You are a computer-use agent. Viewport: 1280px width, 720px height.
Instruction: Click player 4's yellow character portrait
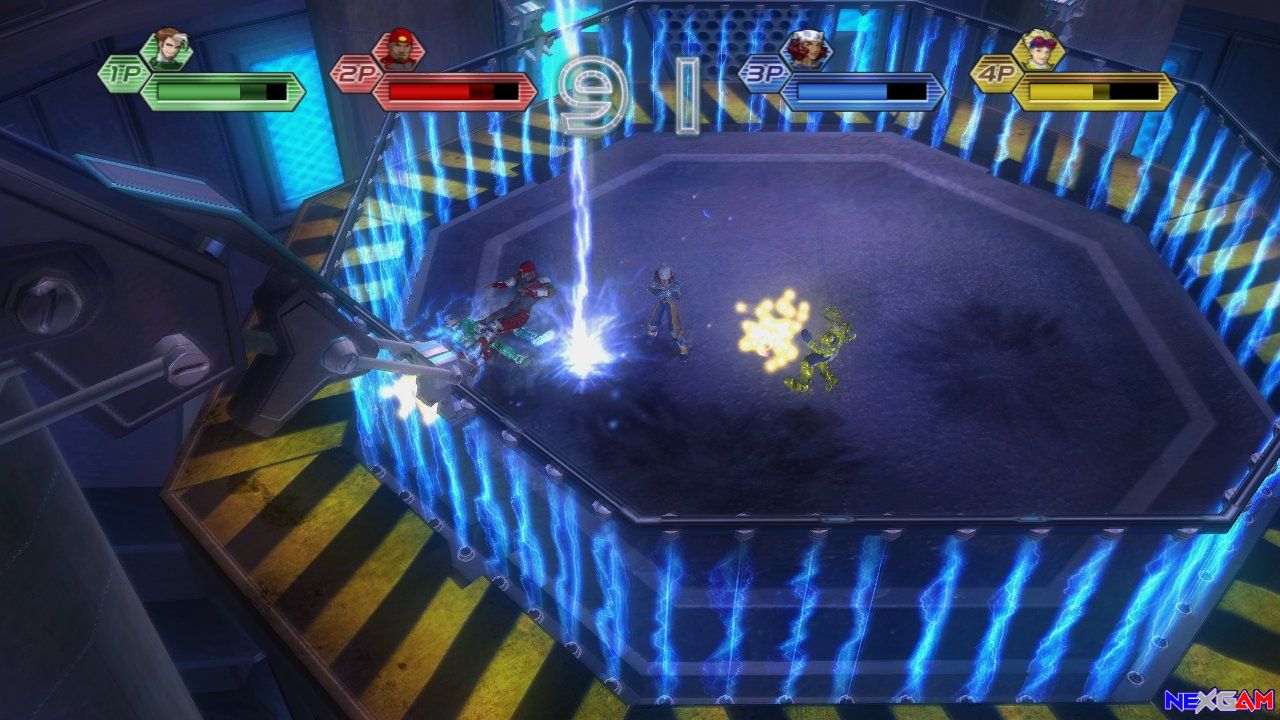pyautogui.click(x=1039, y=49)
